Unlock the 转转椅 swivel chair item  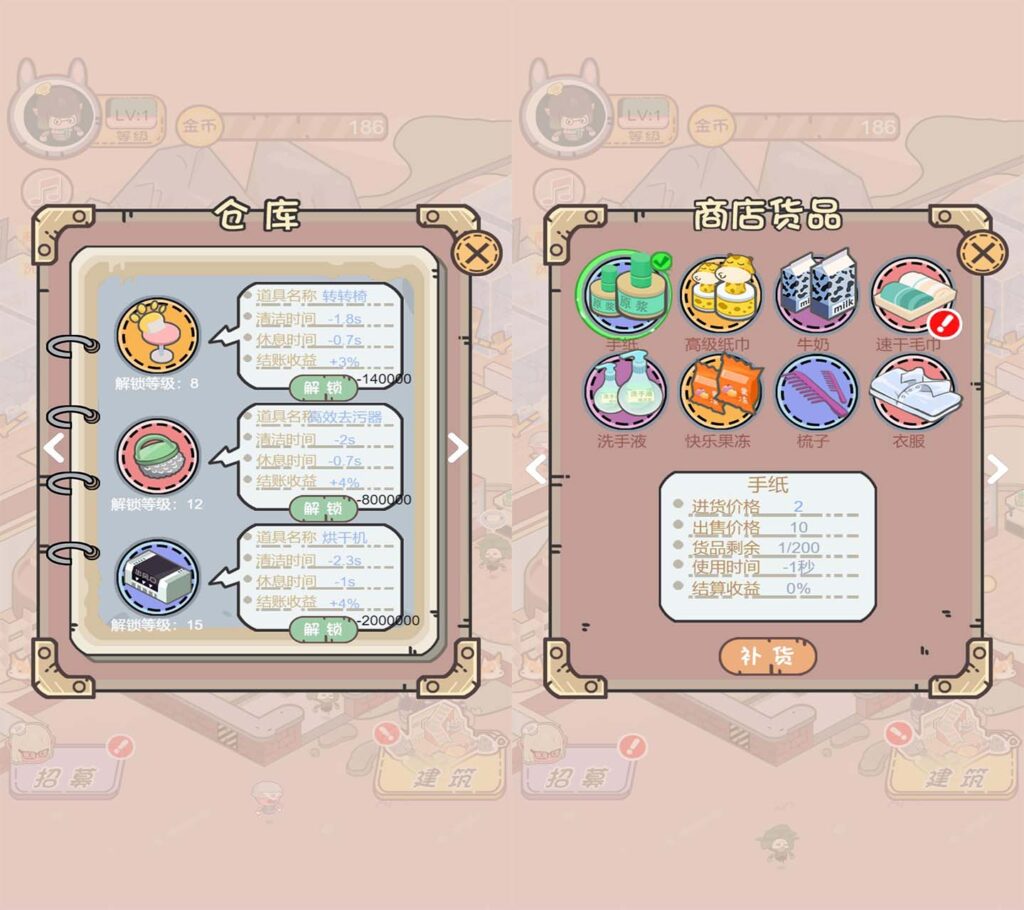click(322, 388)
